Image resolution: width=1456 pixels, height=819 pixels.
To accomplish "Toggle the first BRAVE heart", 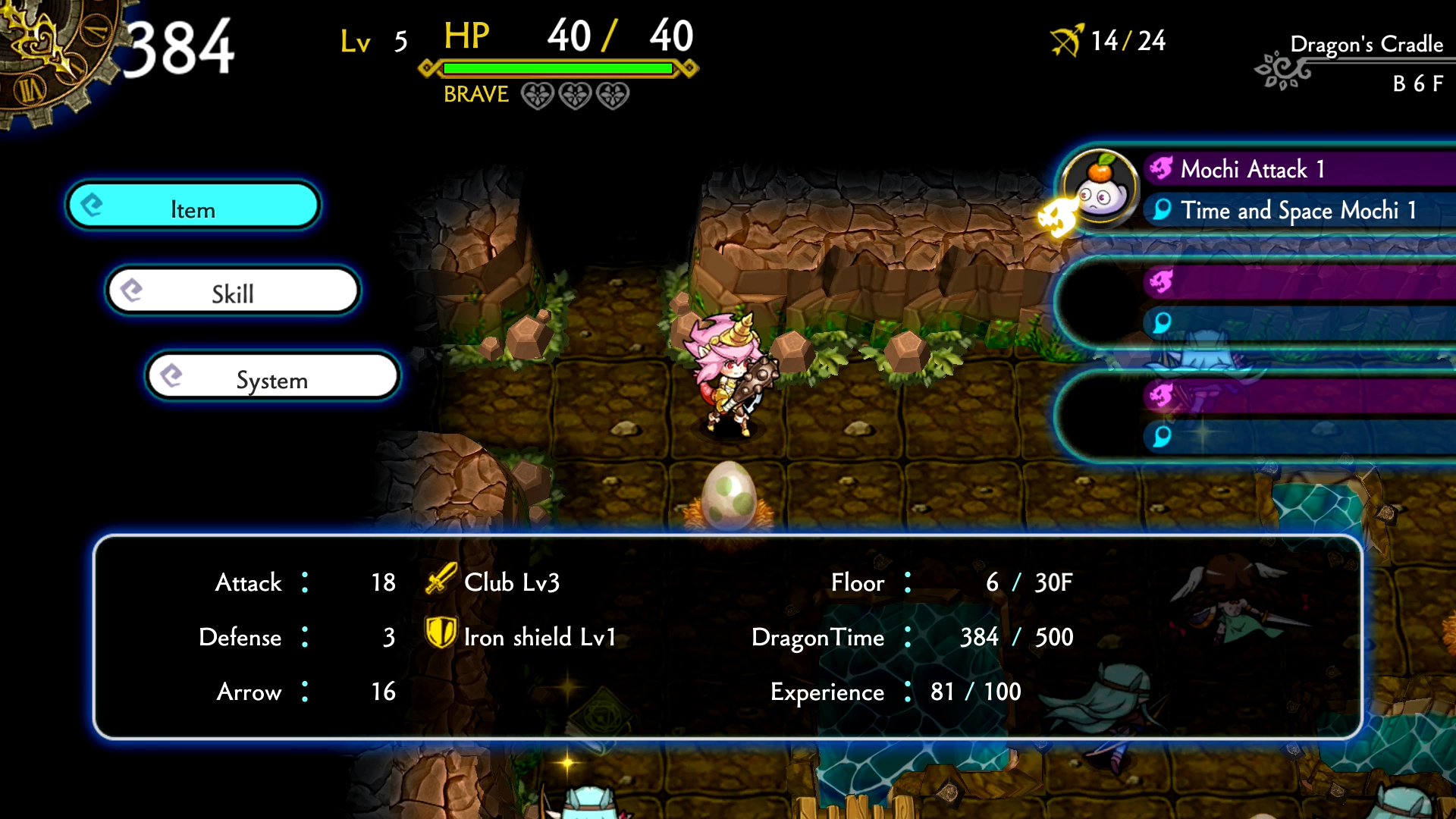I will (x=538, y=96).
